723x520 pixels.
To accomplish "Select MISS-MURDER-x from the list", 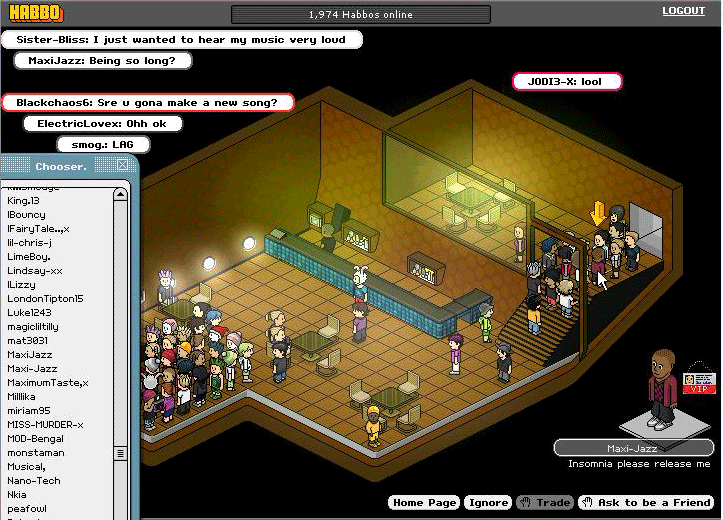I will tap(45, 425).
